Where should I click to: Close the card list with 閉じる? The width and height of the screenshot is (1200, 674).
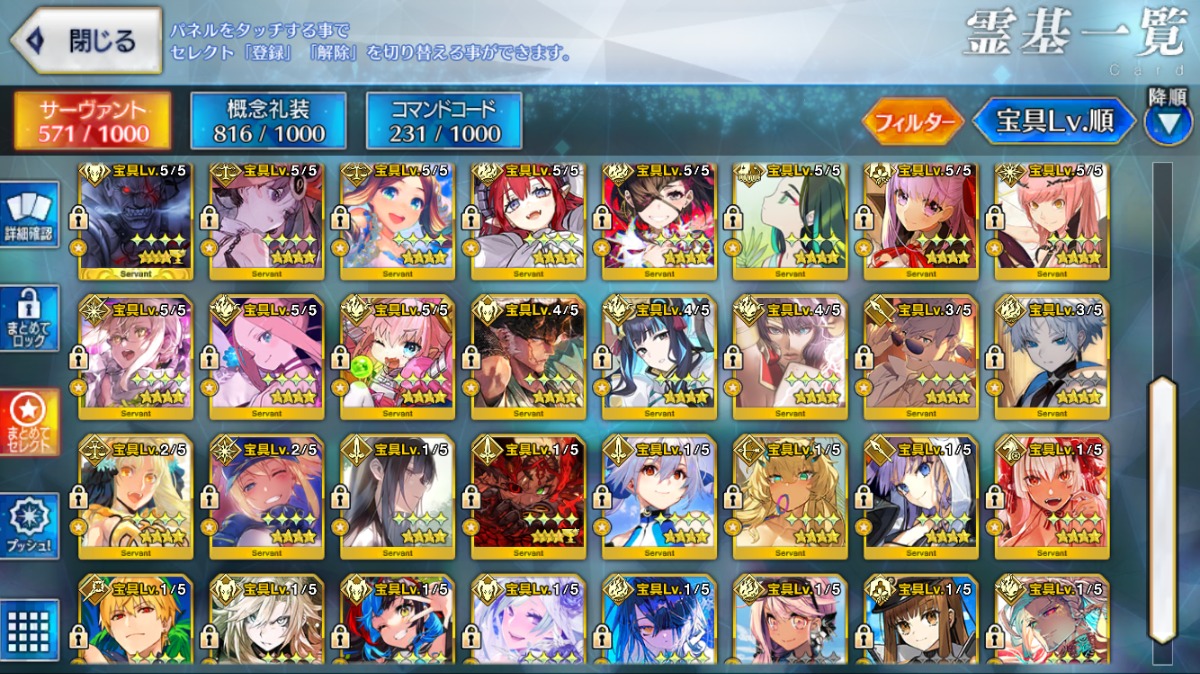pos(87,41)
